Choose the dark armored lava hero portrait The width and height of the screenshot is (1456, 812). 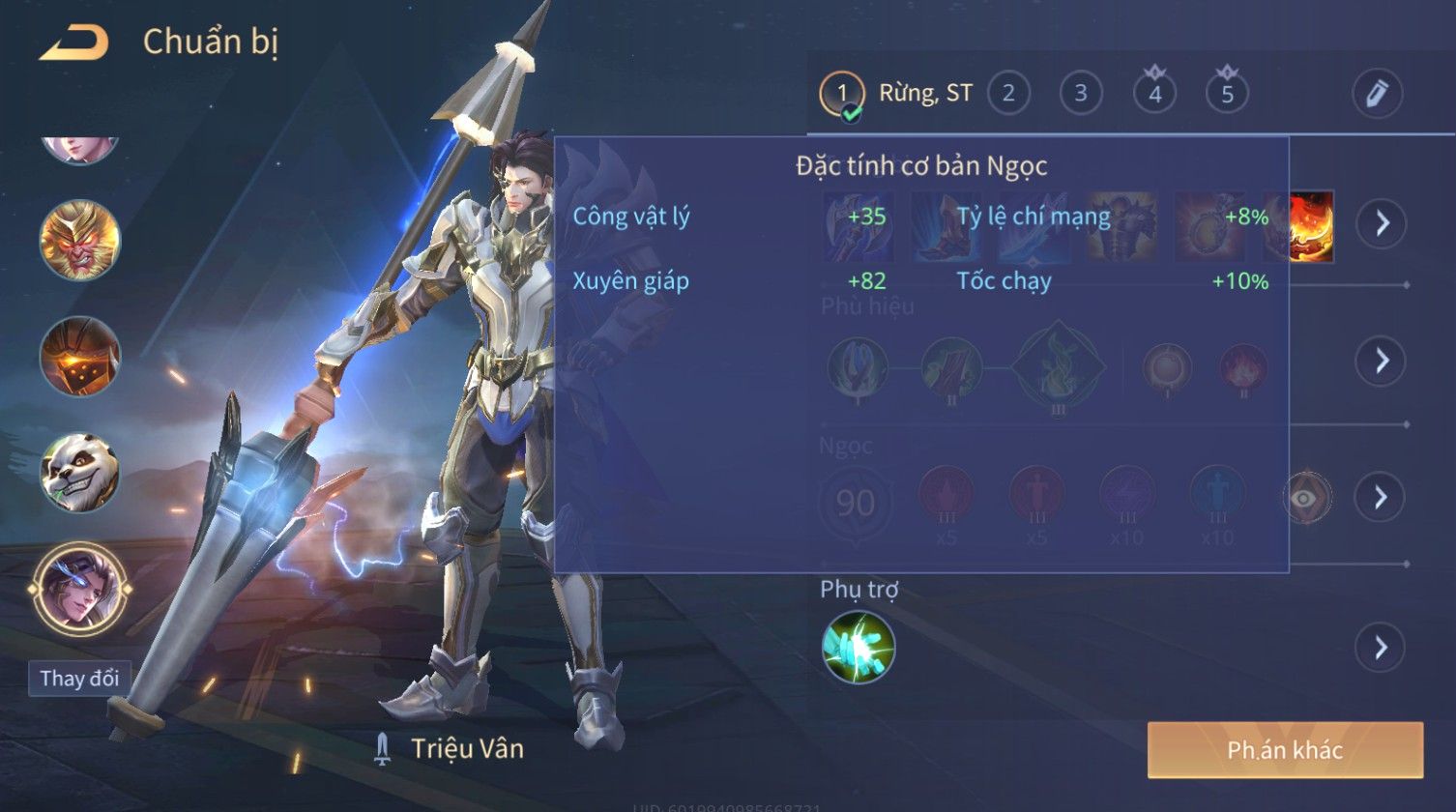[80, 356]
